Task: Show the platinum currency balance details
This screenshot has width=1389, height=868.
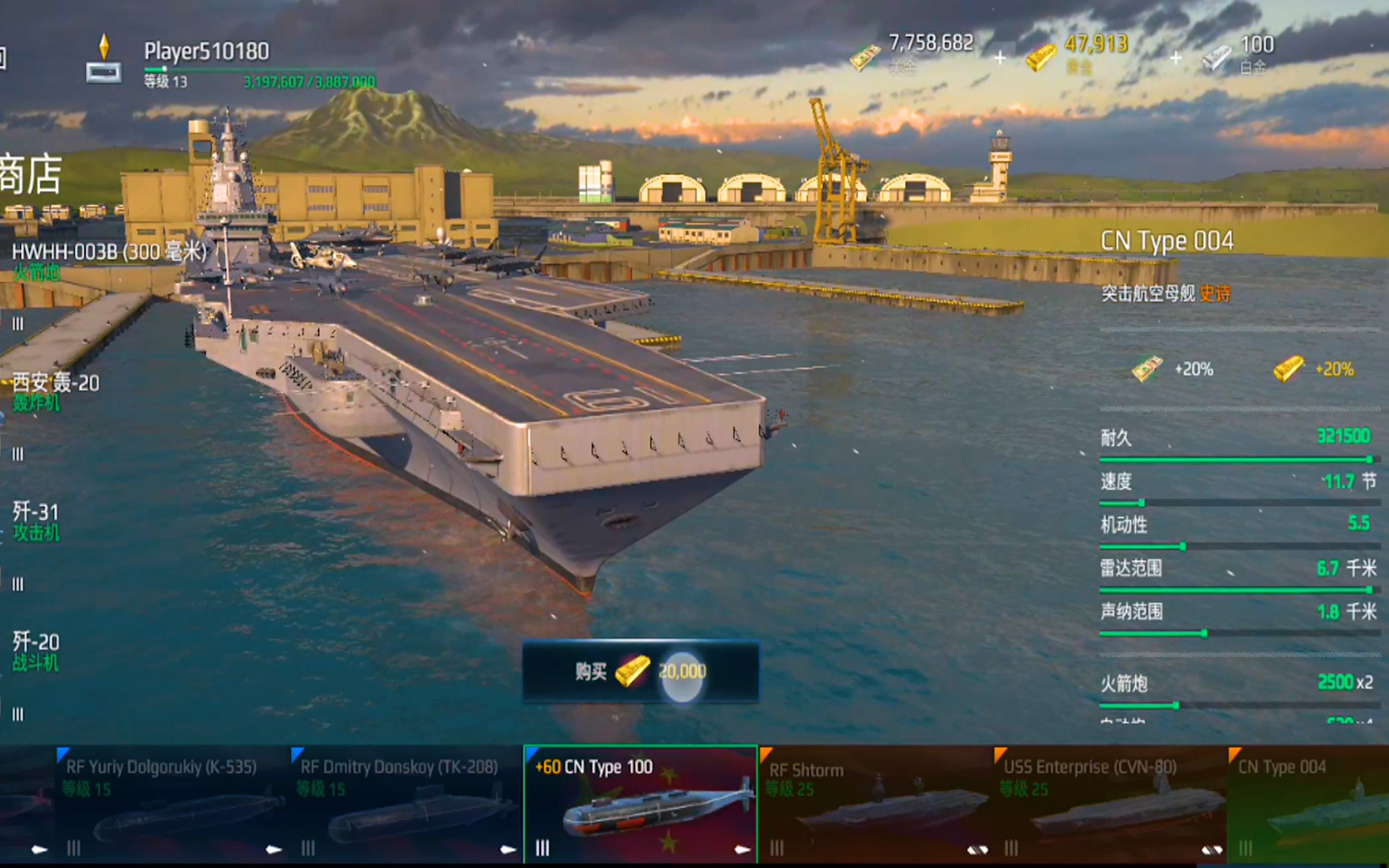Action: click(x=1239, y=55)
